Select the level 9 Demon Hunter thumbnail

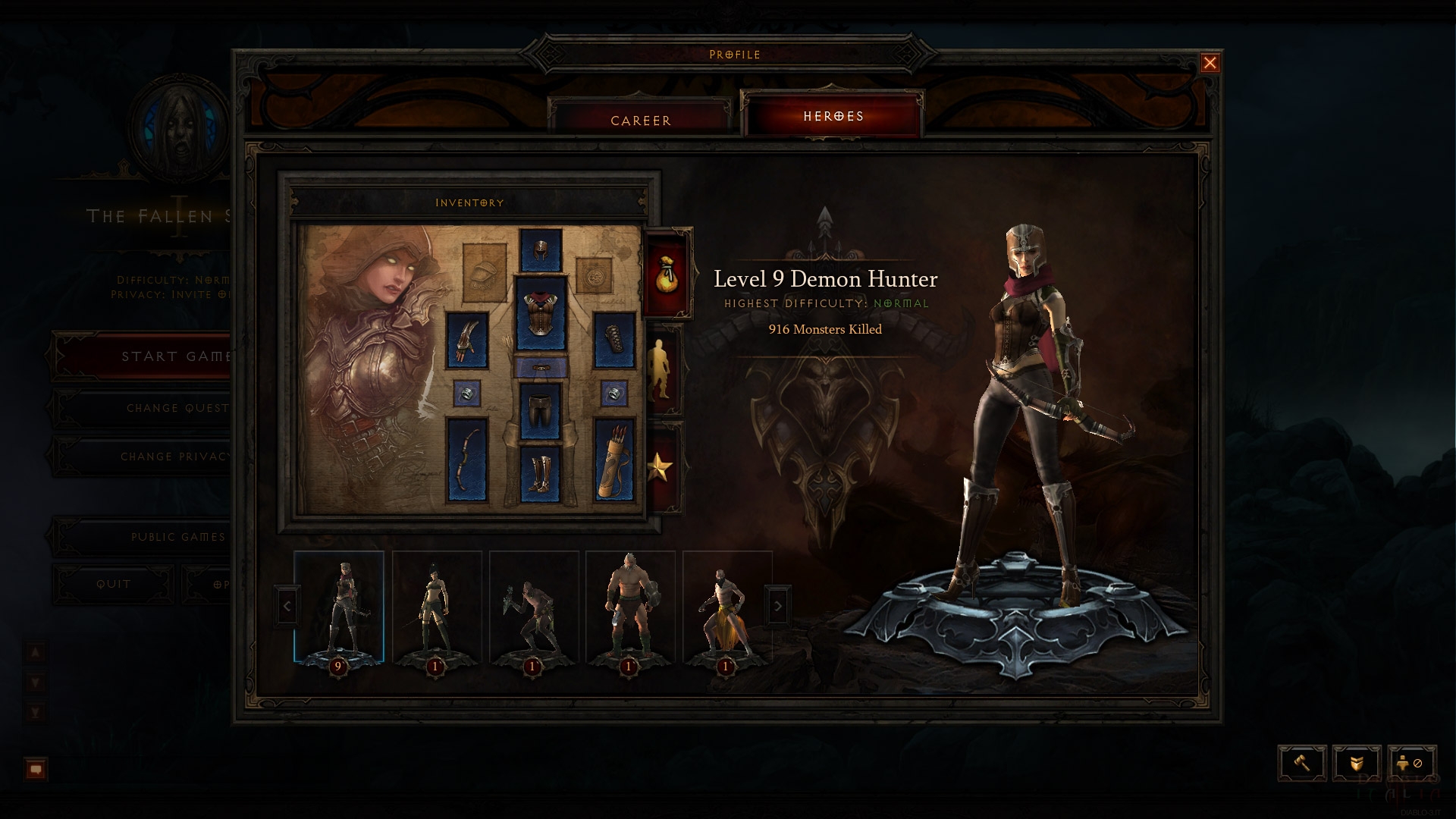[339, 608]
